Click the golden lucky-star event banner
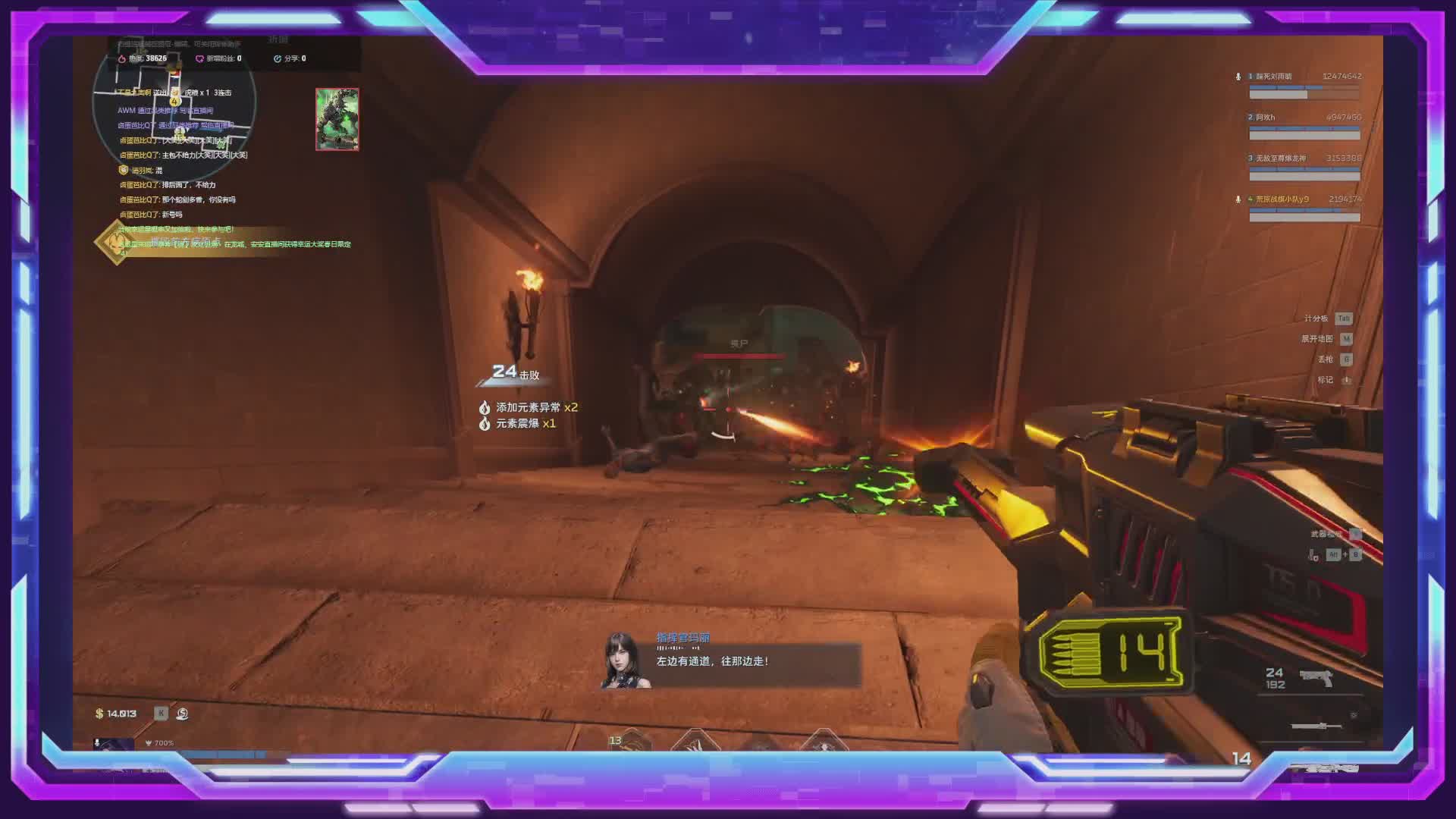Image resolution: width=1456 pixels, height=819 pixels. tap(116, 242)
